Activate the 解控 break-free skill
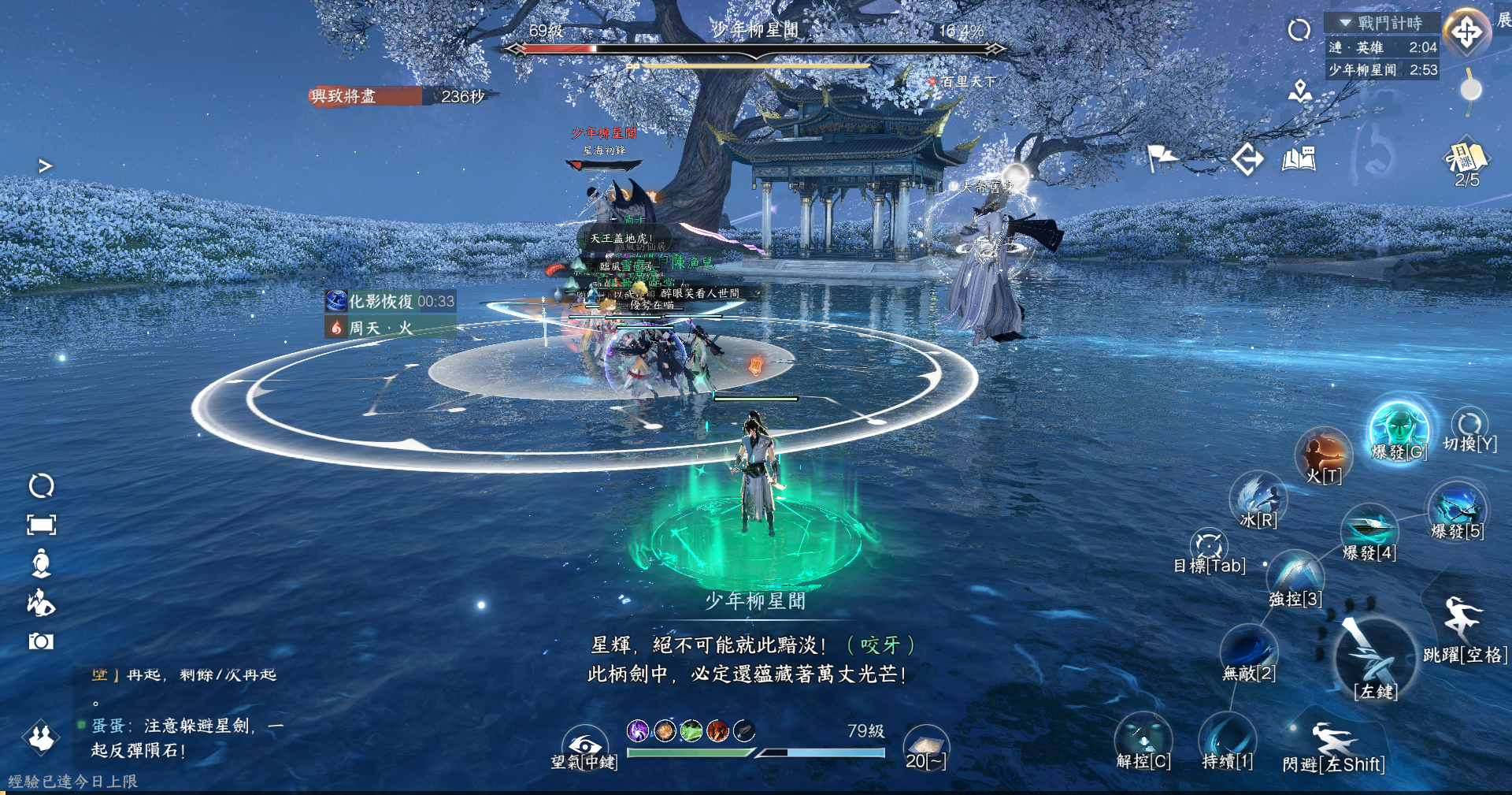The width and height of the screenshot is (1512, 795). (1143, 739)
